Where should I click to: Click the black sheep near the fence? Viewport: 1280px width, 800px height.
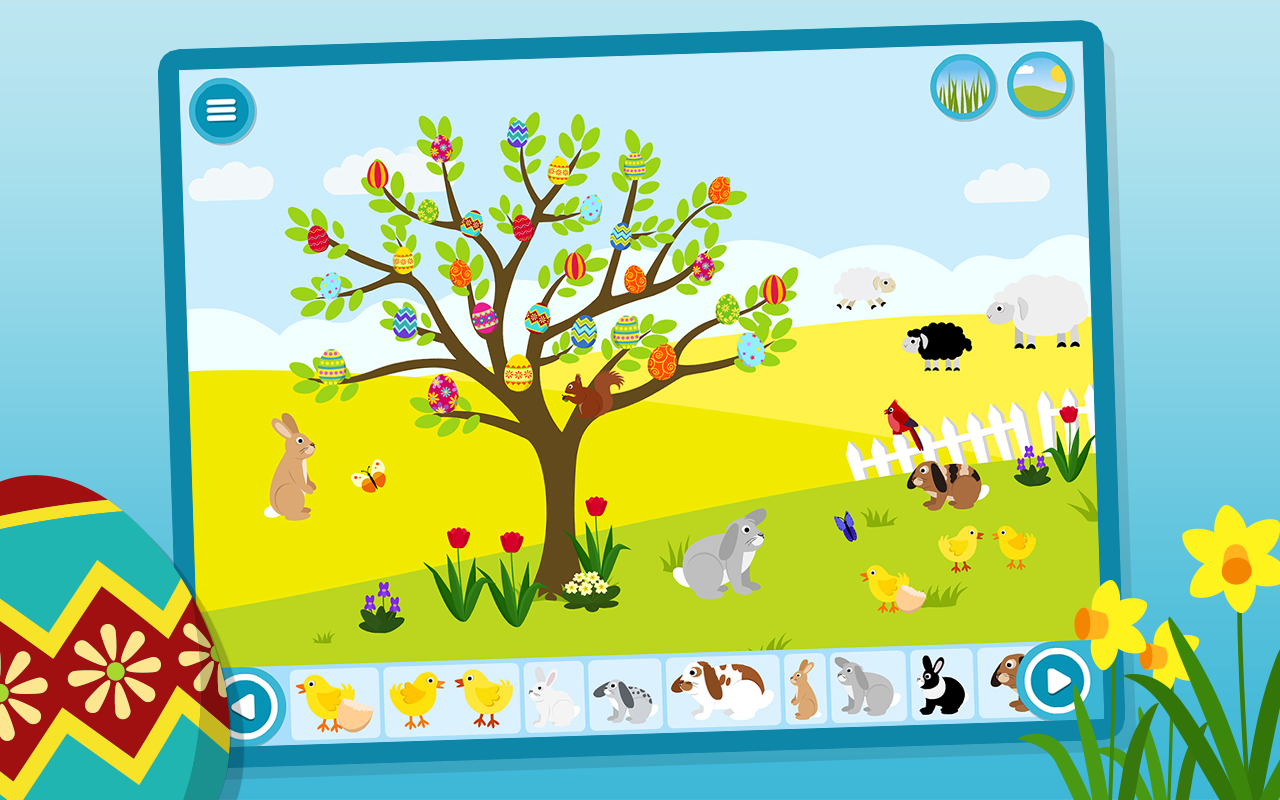click(938, 344)
